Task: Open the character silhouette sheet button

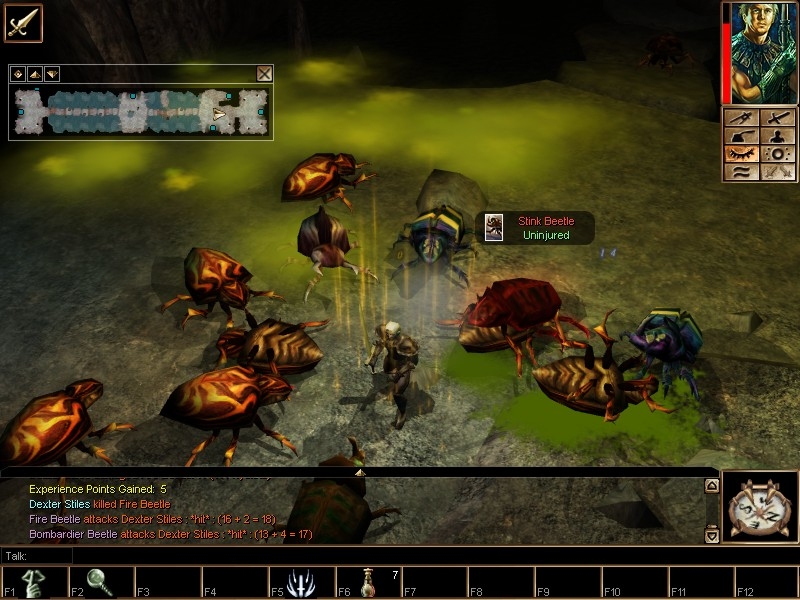Action: (x=777, y=136)
